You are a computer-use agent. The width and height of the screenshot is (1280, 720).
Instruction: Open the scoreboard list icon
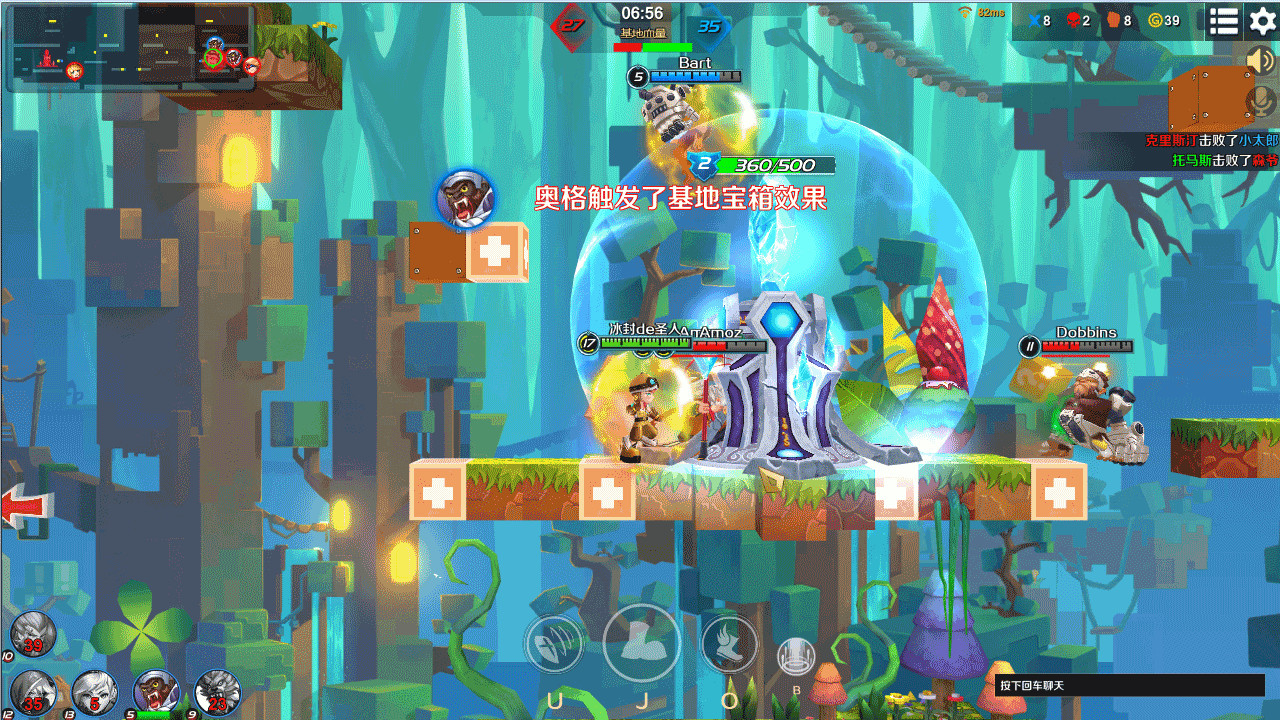(x=1222, y=20)
